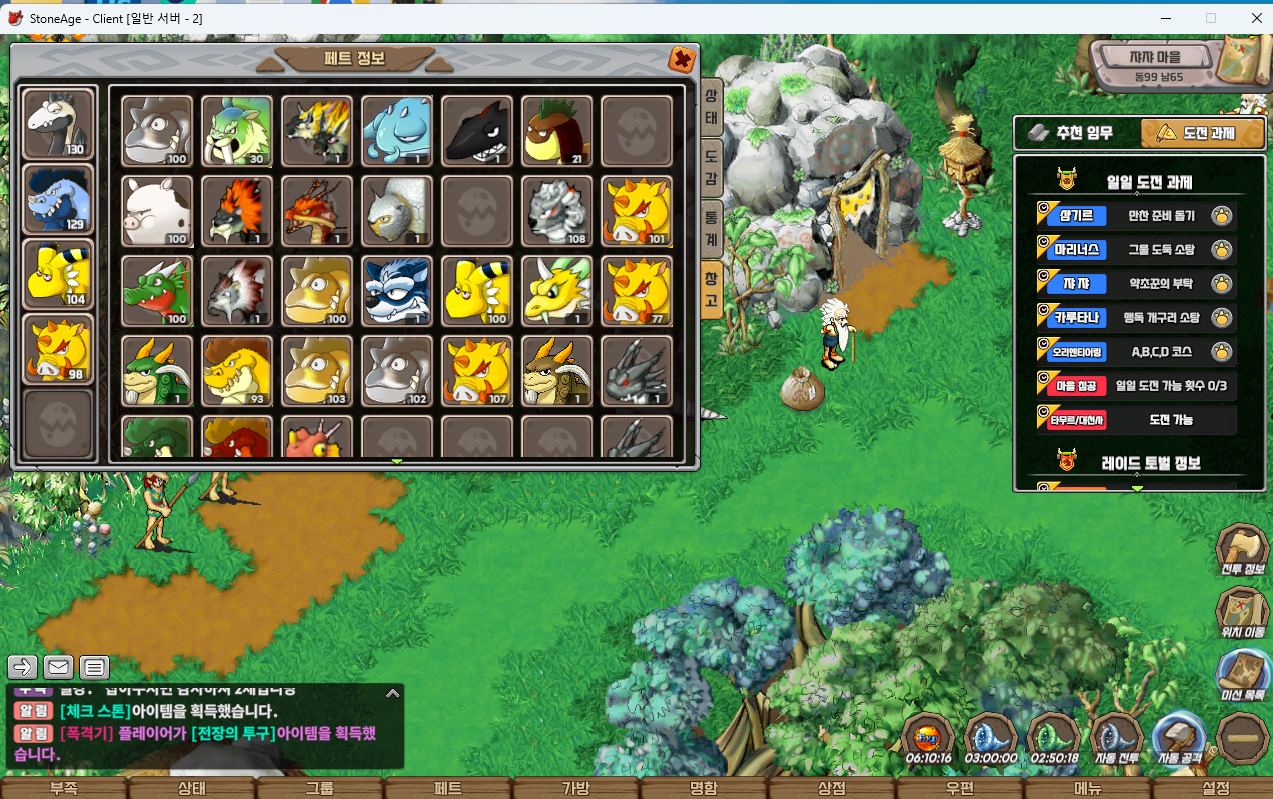
Task: Select the white pig pet slot
Action: [157, 211]
